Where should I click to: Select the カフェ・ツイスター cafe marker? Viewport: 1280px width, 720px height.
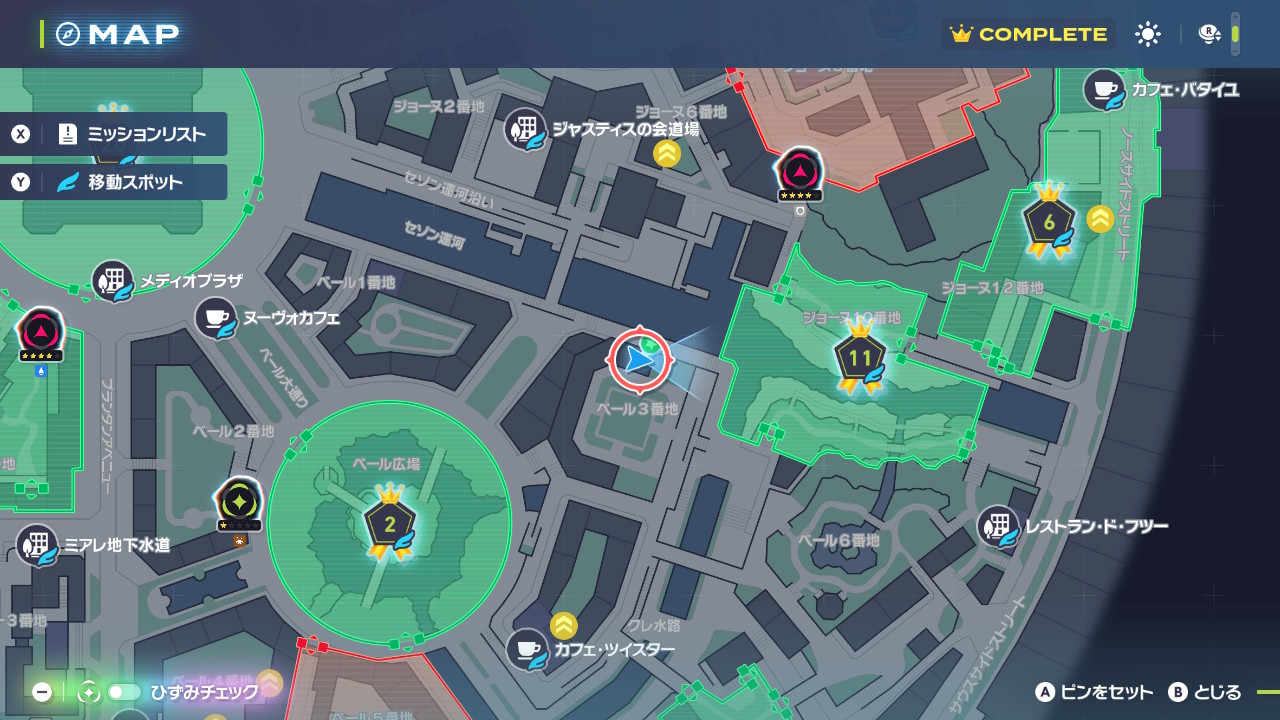pos(527,649)
